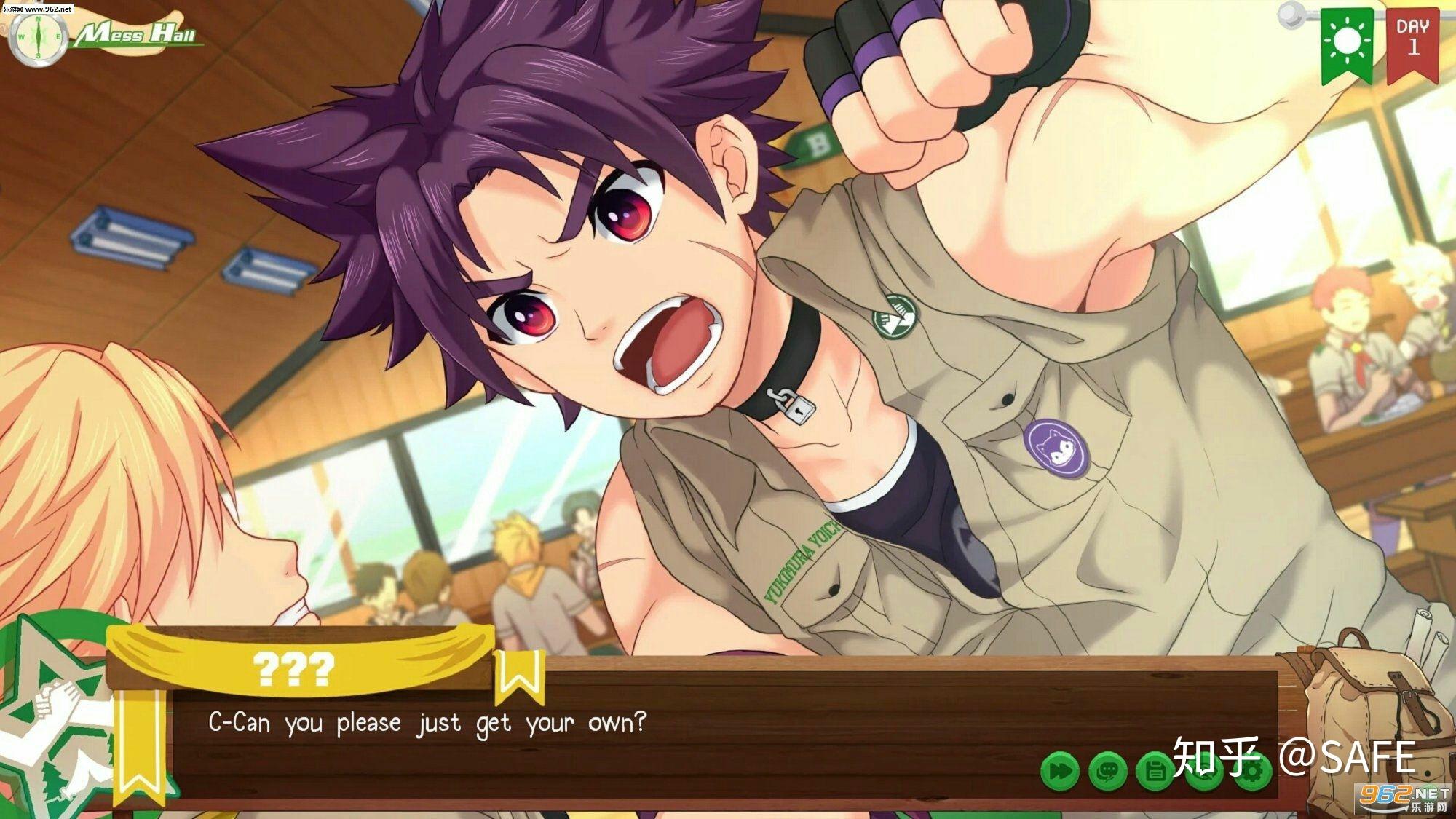
Task: Expand the Day 1 red banner
Action: point(1413,40)
